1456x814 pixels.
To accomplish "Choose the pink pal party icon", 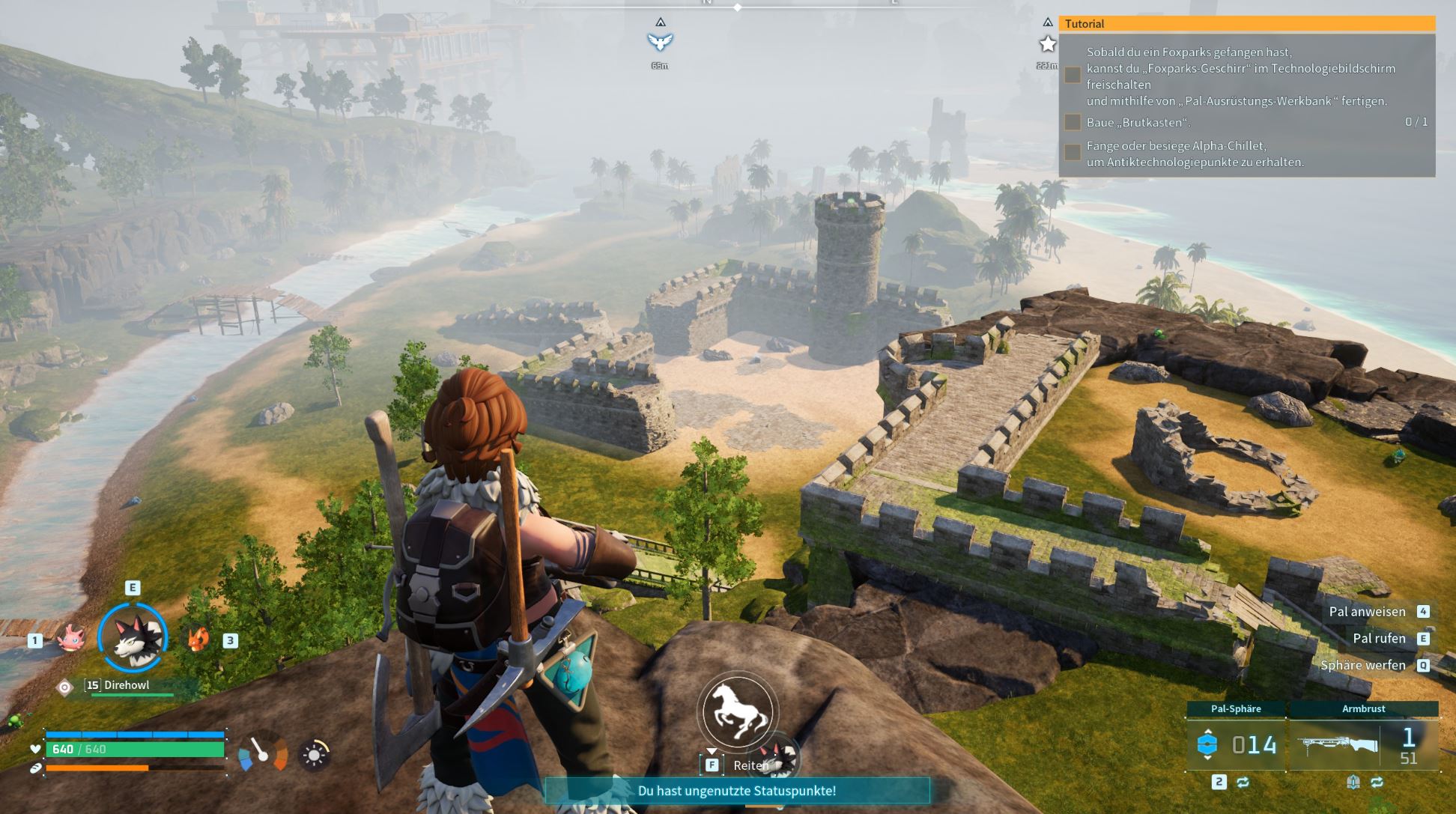I will point(70,638).
